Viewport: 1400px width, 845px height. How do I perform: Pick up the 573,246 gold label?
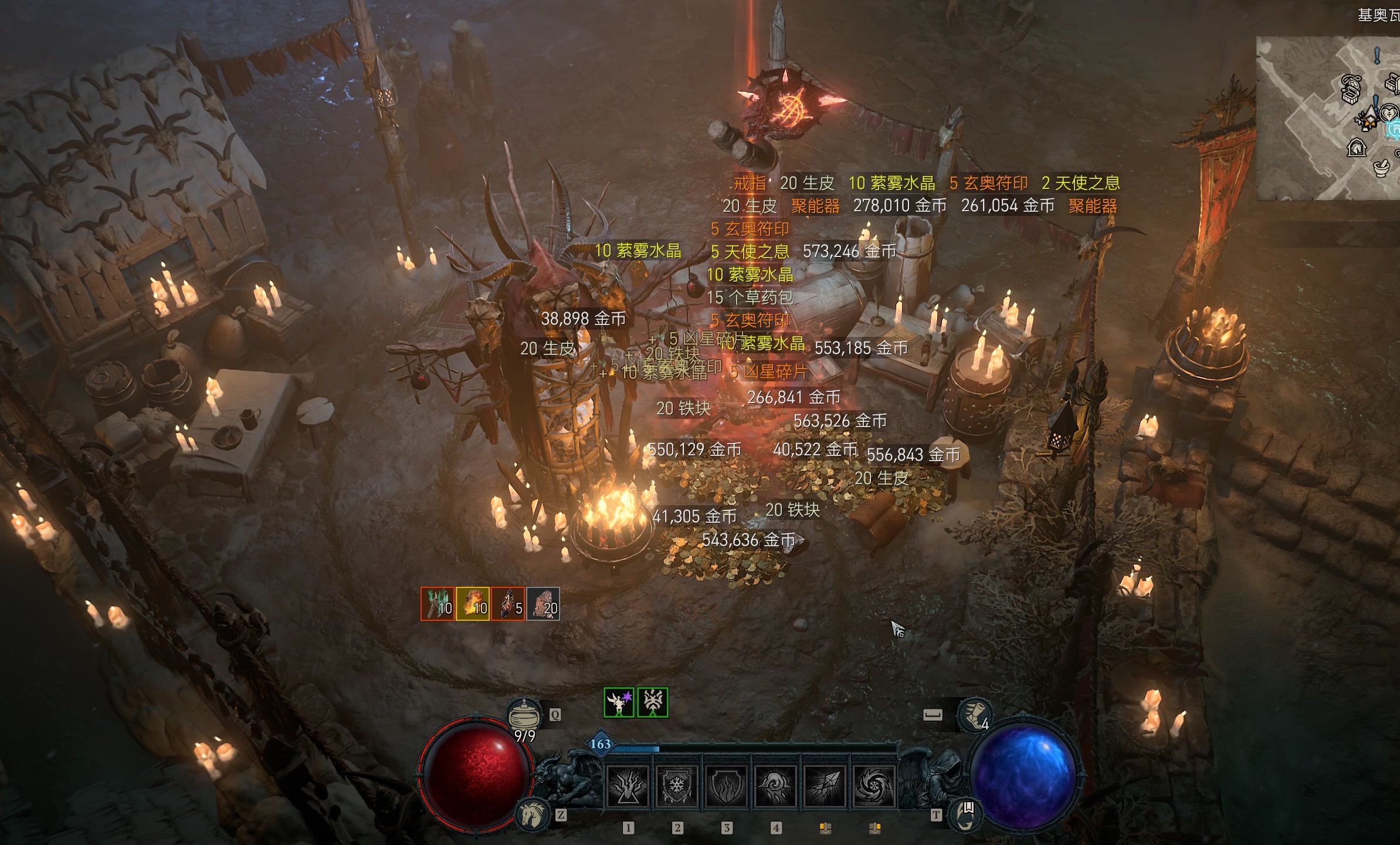(849, 252)
